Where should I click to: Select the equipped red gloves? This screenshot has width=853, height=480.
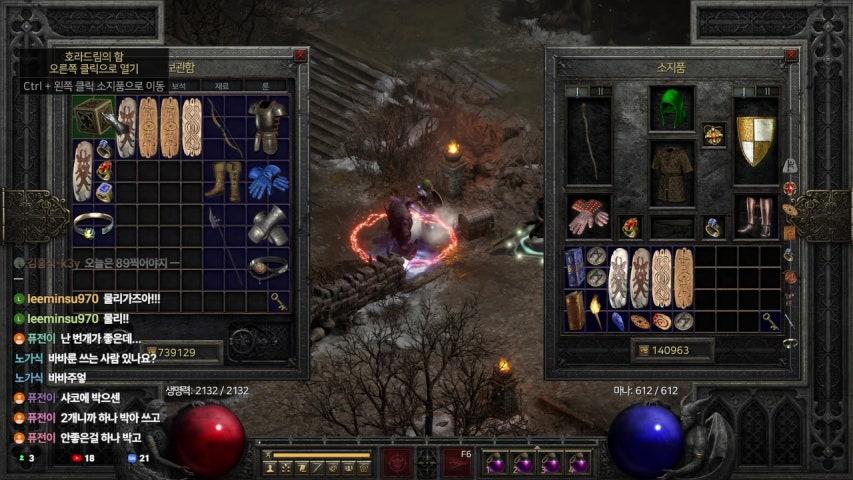point(588,216)
